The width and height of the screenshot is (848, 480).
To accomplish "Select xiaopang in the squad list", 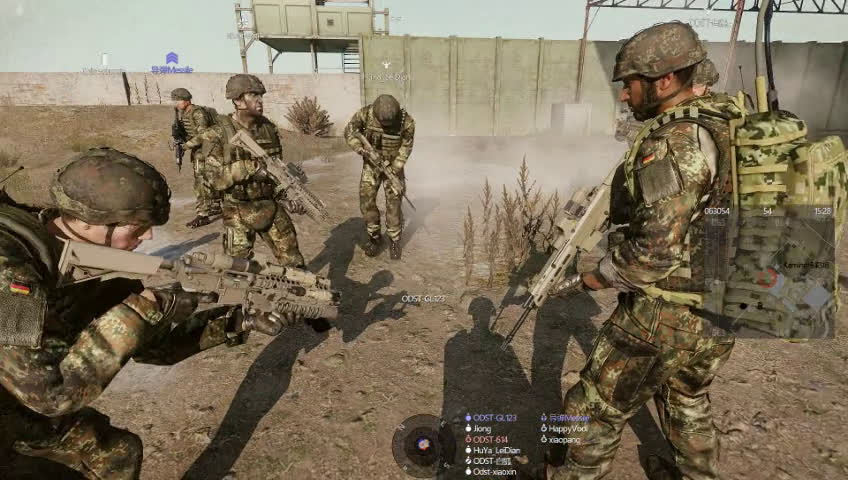I will (x=564, y=440).
